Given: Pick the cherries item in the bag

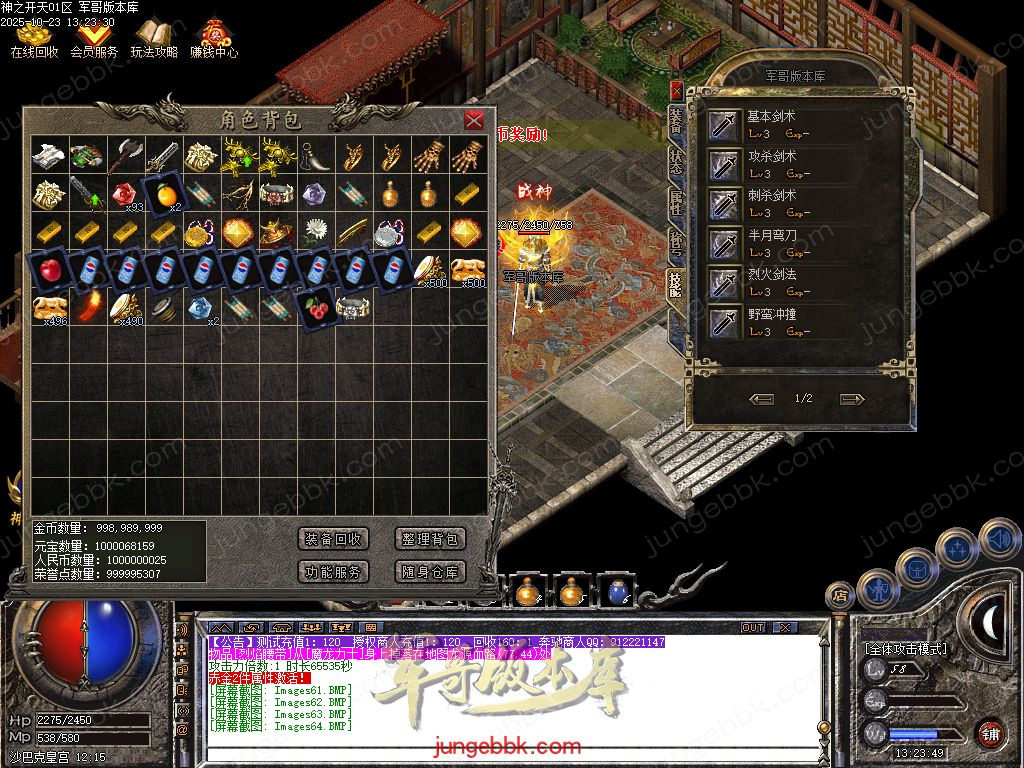Looking at the screenshot, I should click(x=316, y=307).
